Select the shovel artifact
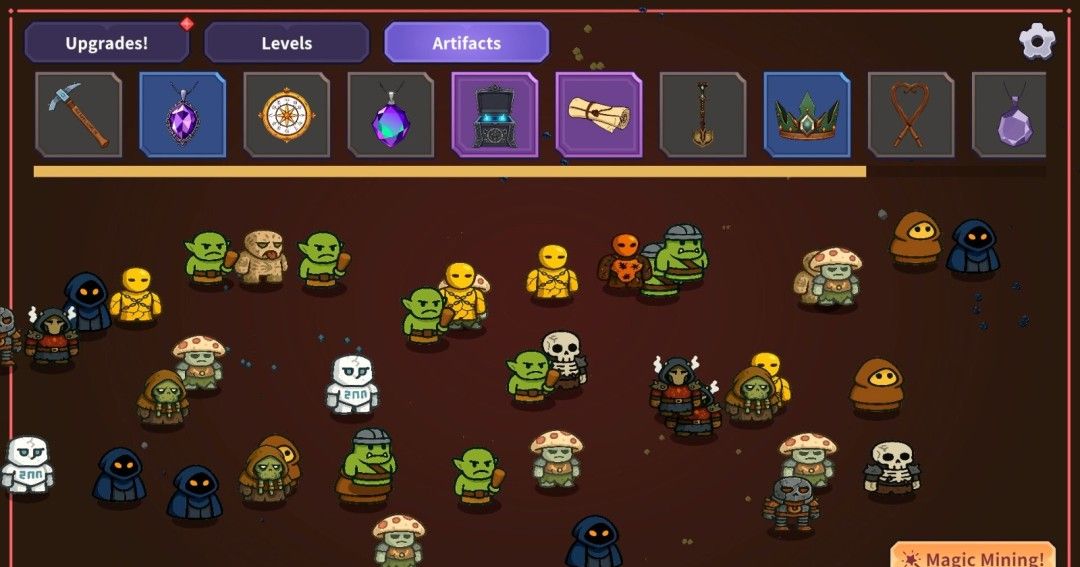The image size is (1080, 567). pyautogui.click(x=702, y=115)
